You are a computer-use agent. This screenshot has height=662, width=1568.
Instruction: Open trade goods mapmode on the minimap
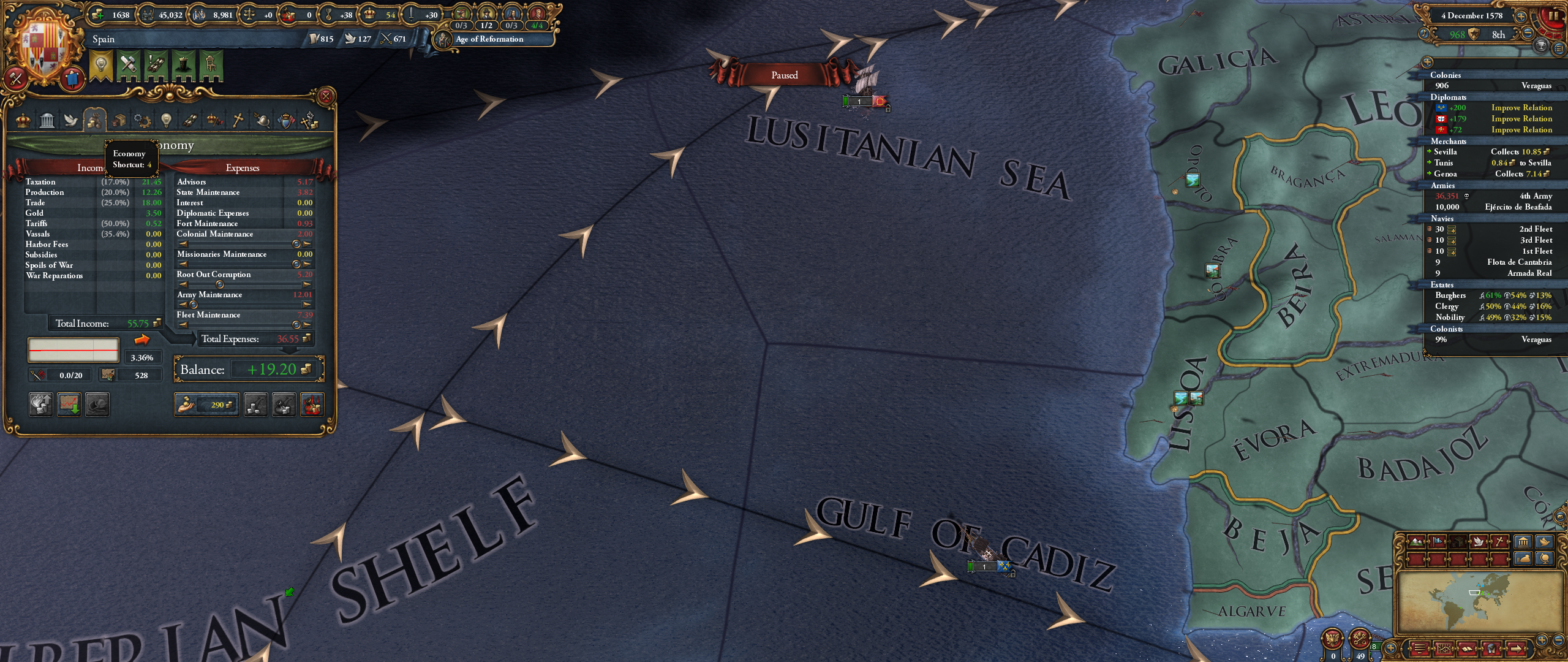pos(1458,542)
